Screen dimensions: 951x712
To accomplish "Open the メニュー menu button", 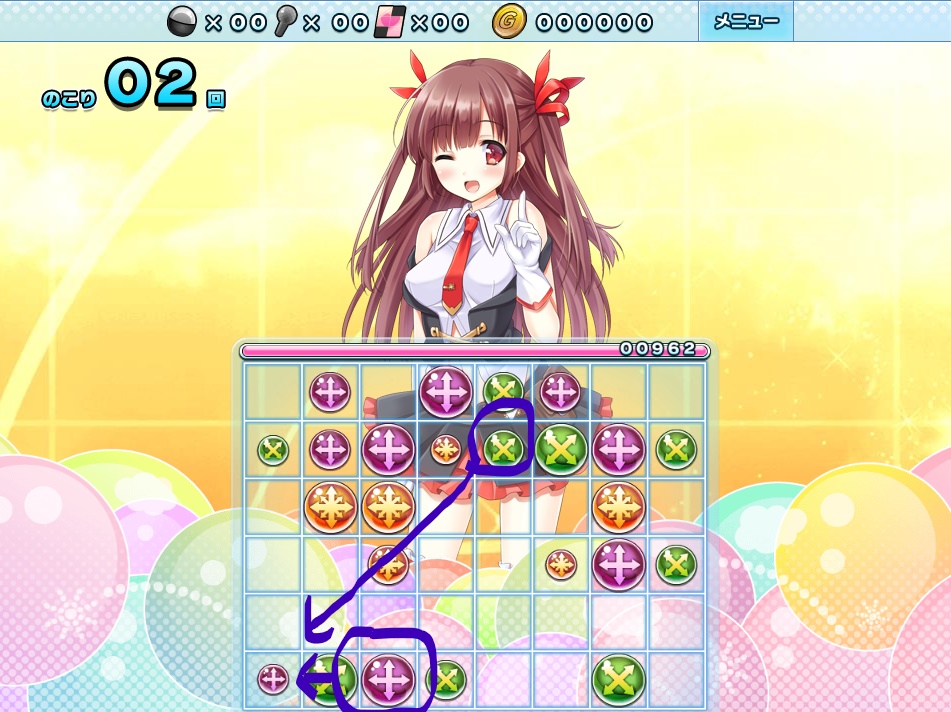I will coord(745,21).
